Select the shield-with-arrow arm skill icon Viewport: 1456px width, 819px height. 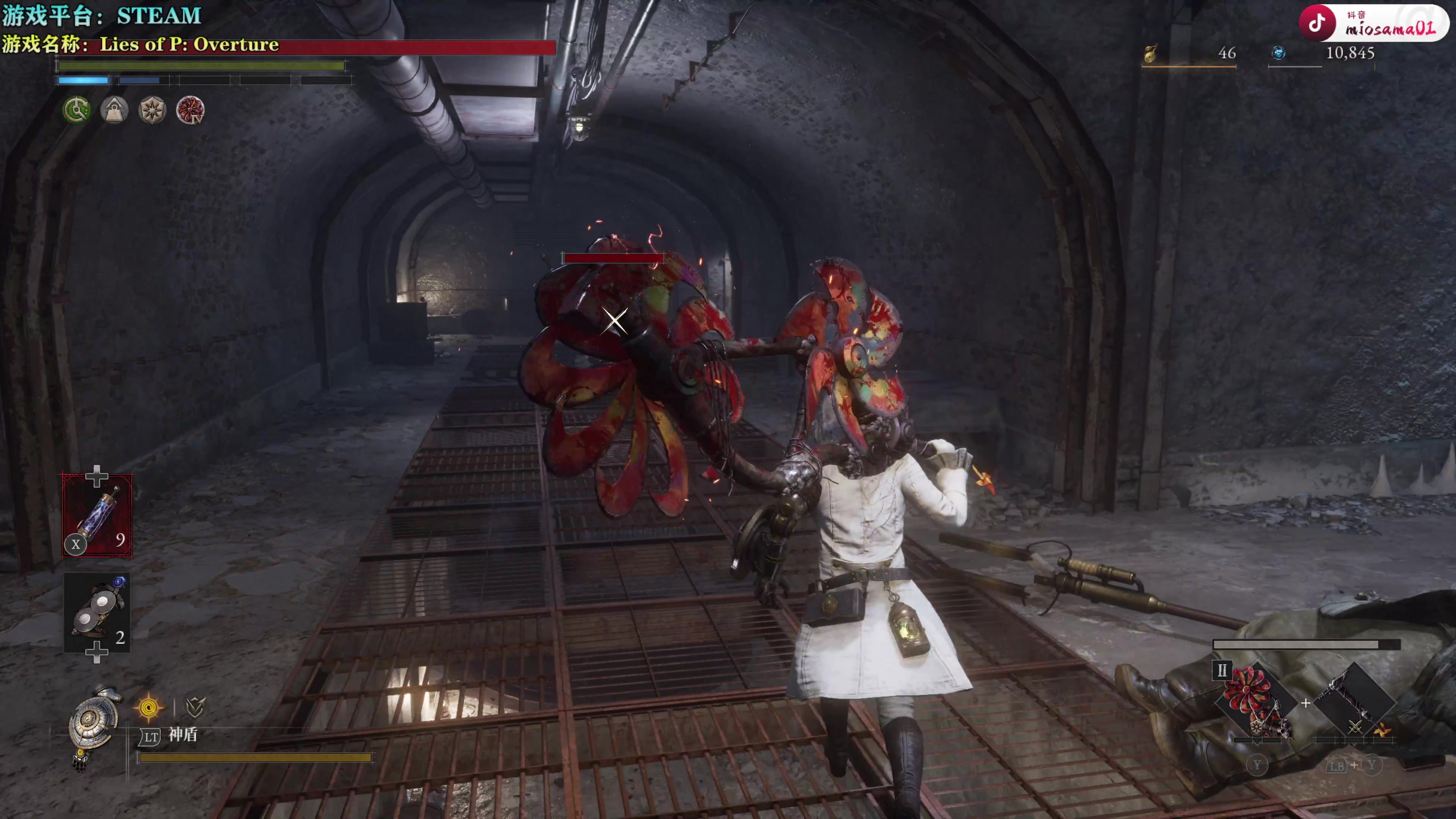pos(195,706)
